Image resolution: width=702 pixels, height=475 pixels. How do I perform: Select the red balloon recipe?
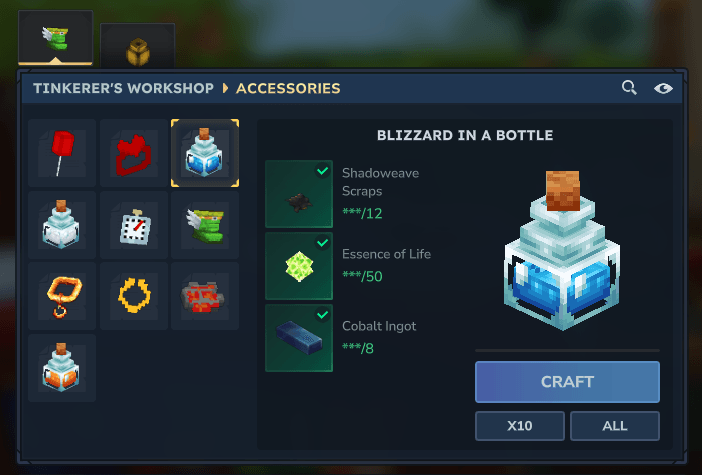tap(62, 153)
